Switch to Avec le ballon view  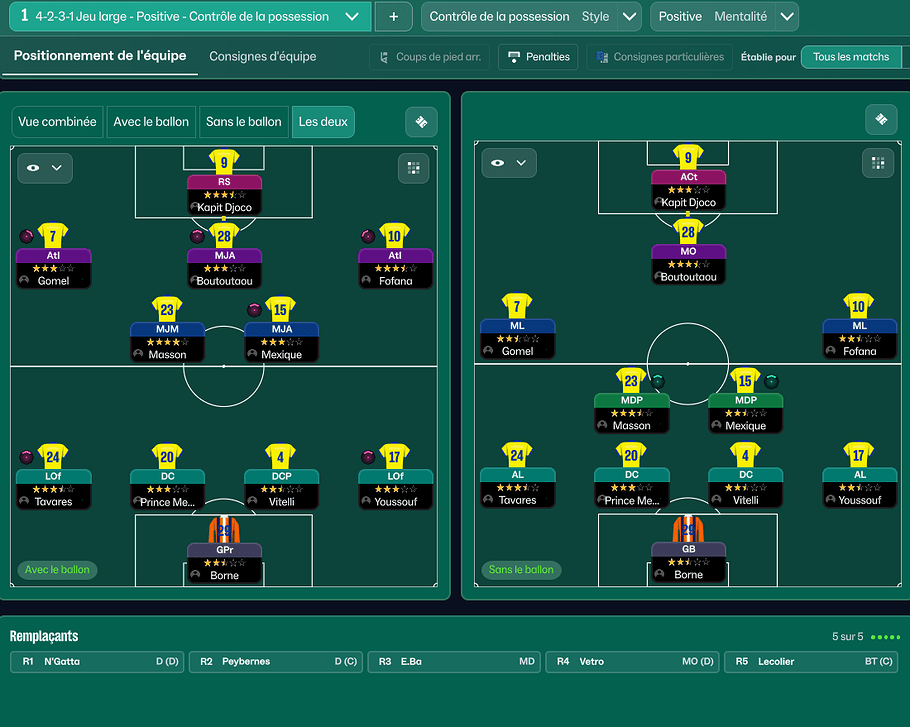(151, 122)
